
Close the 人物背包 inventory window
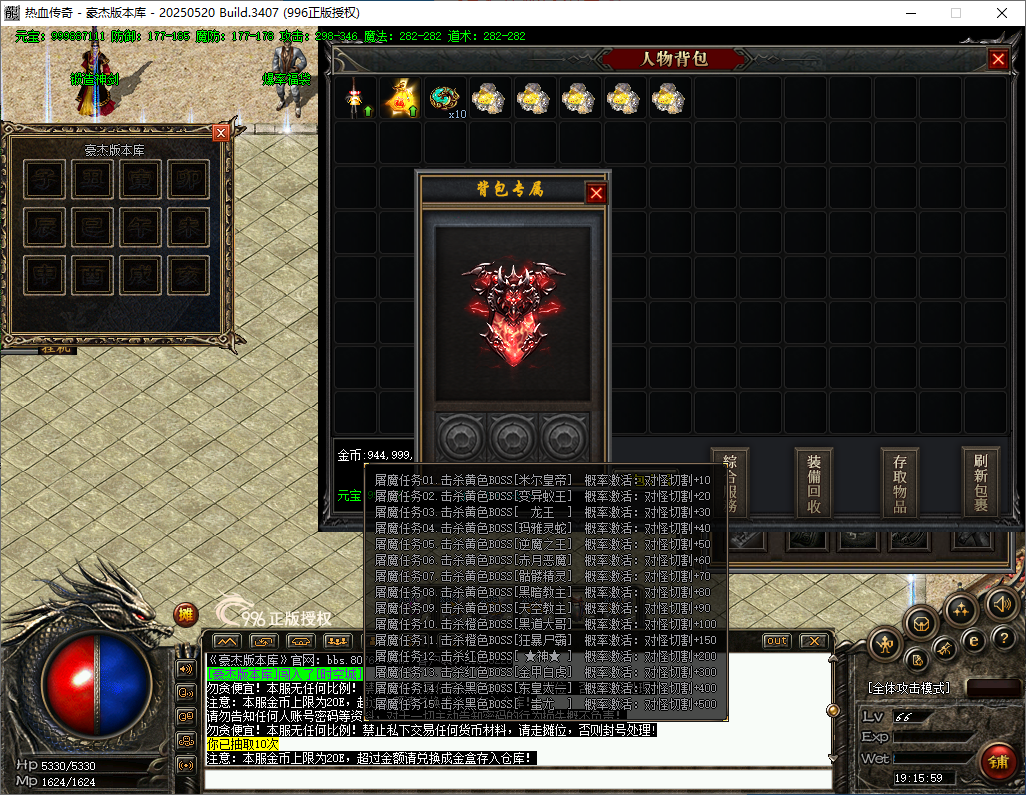[x=998, y=59]
